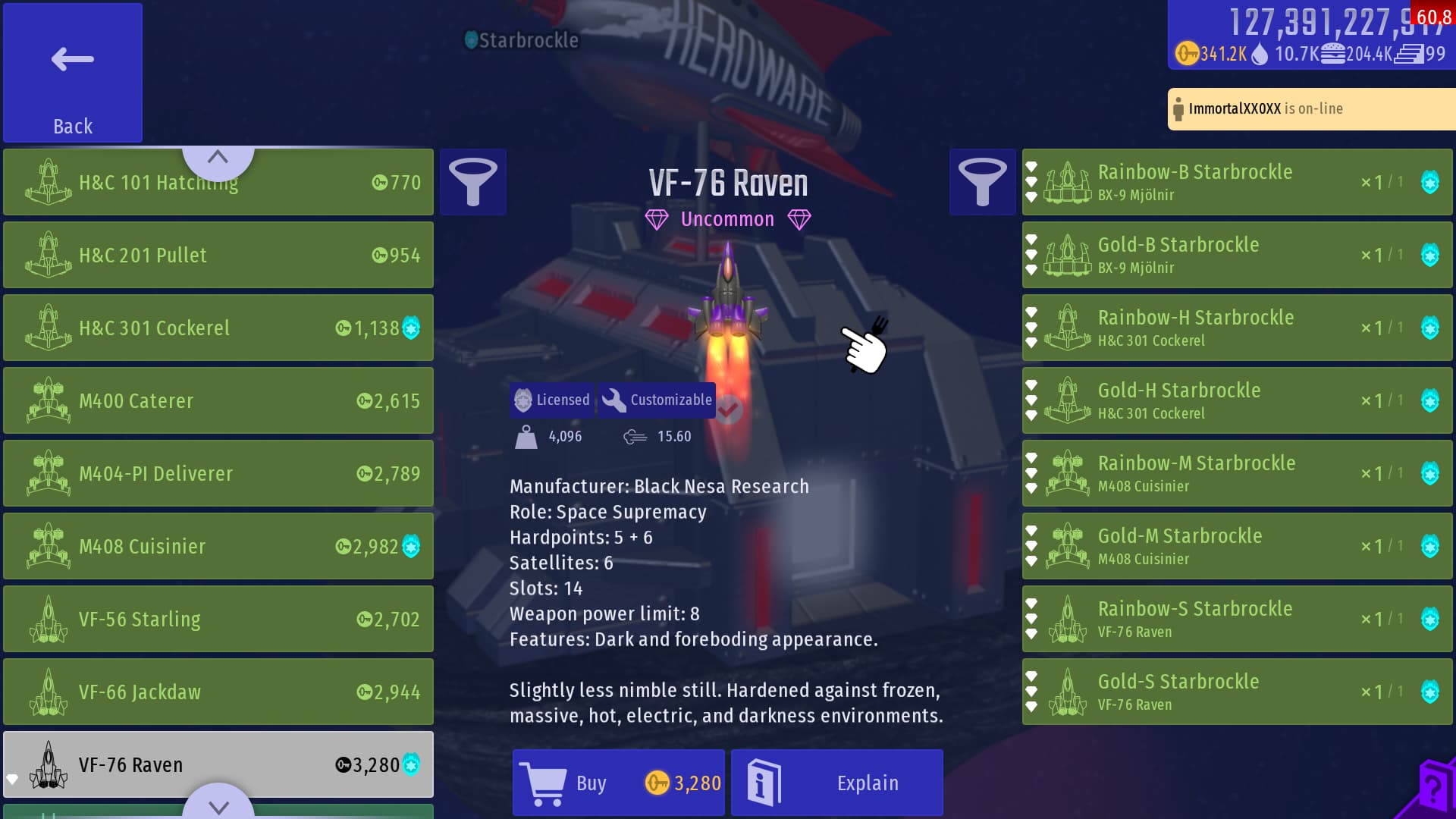Select the M400 Caterer ship
Screen dimensions: 1456x819
(218, 400)
